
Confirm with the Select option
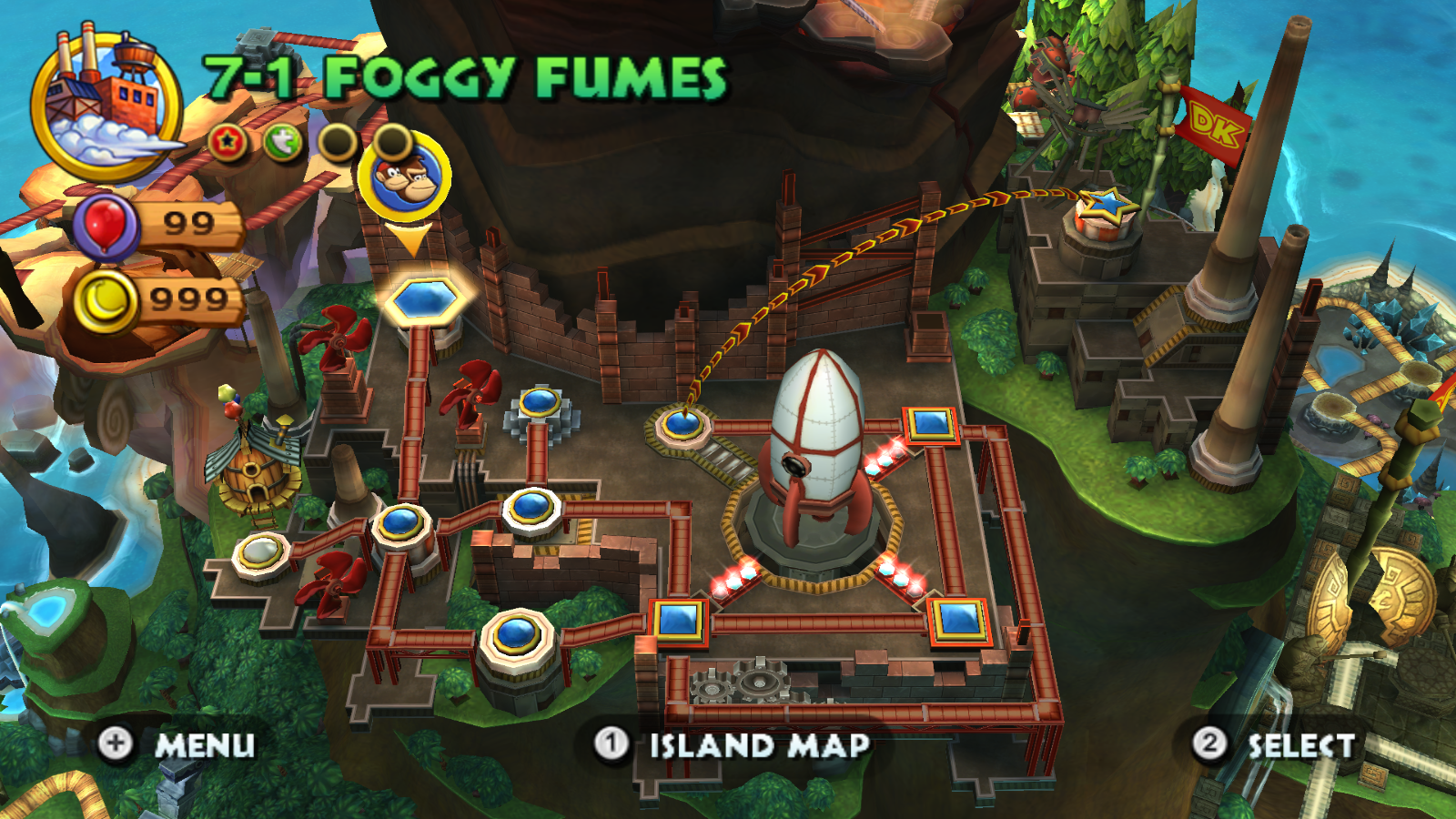coord(1274,745)
